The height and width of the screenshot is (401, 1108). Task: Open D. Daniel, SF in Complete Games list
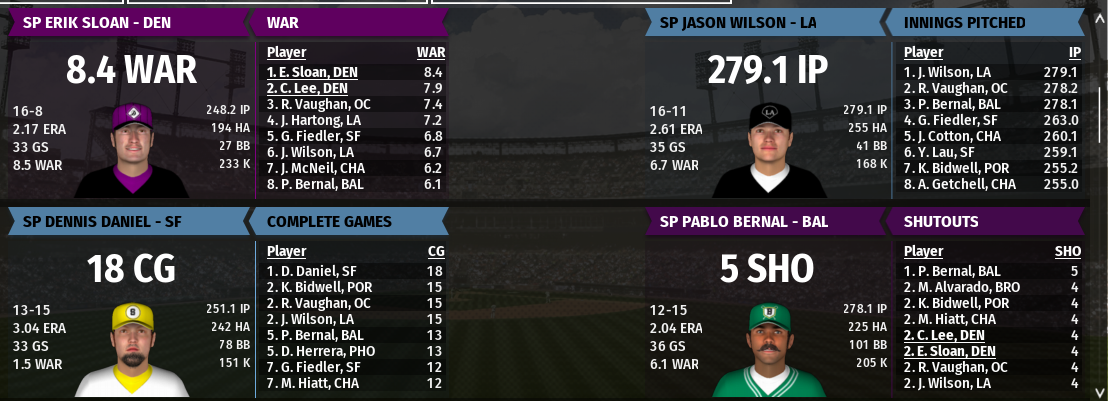pyautogui.click(x=306, y=271)
